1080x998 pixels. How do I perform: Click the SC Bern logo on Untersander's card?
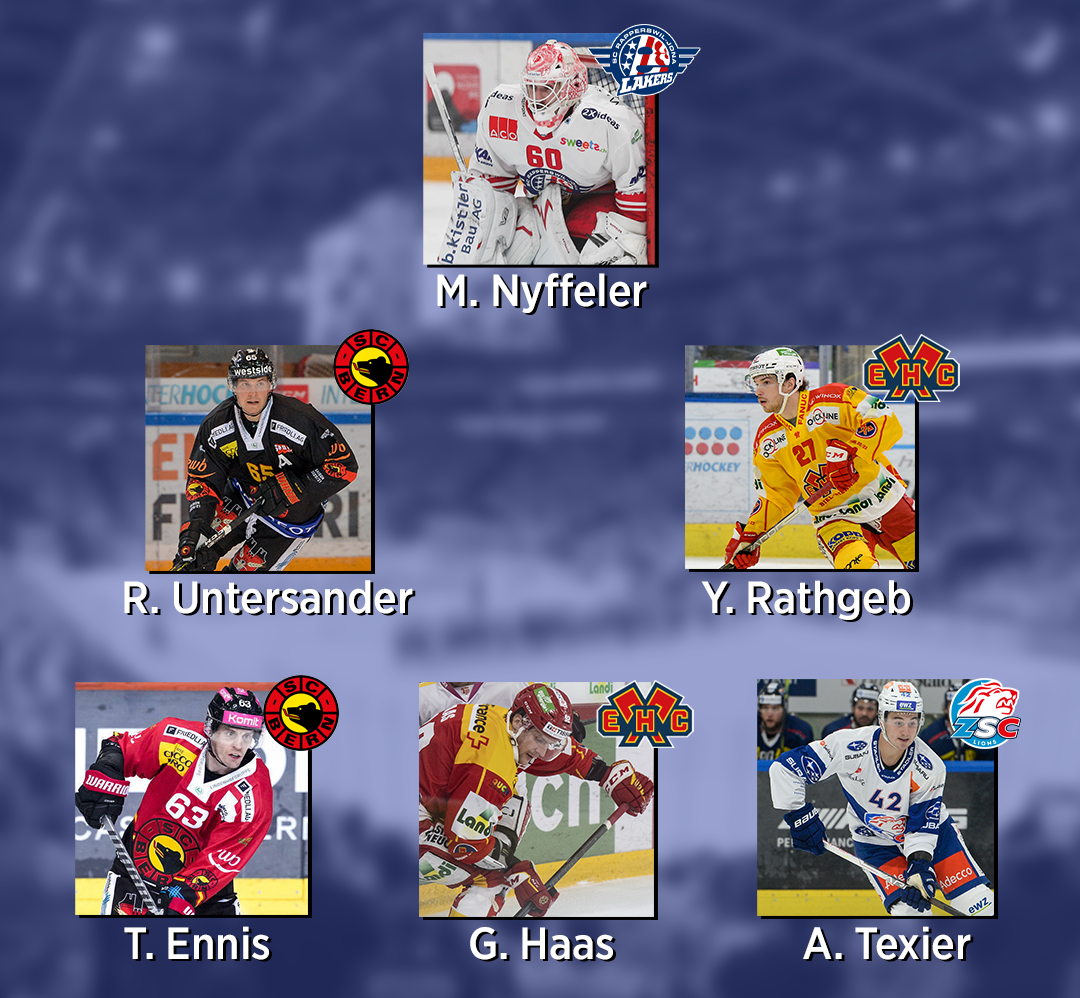371,368
